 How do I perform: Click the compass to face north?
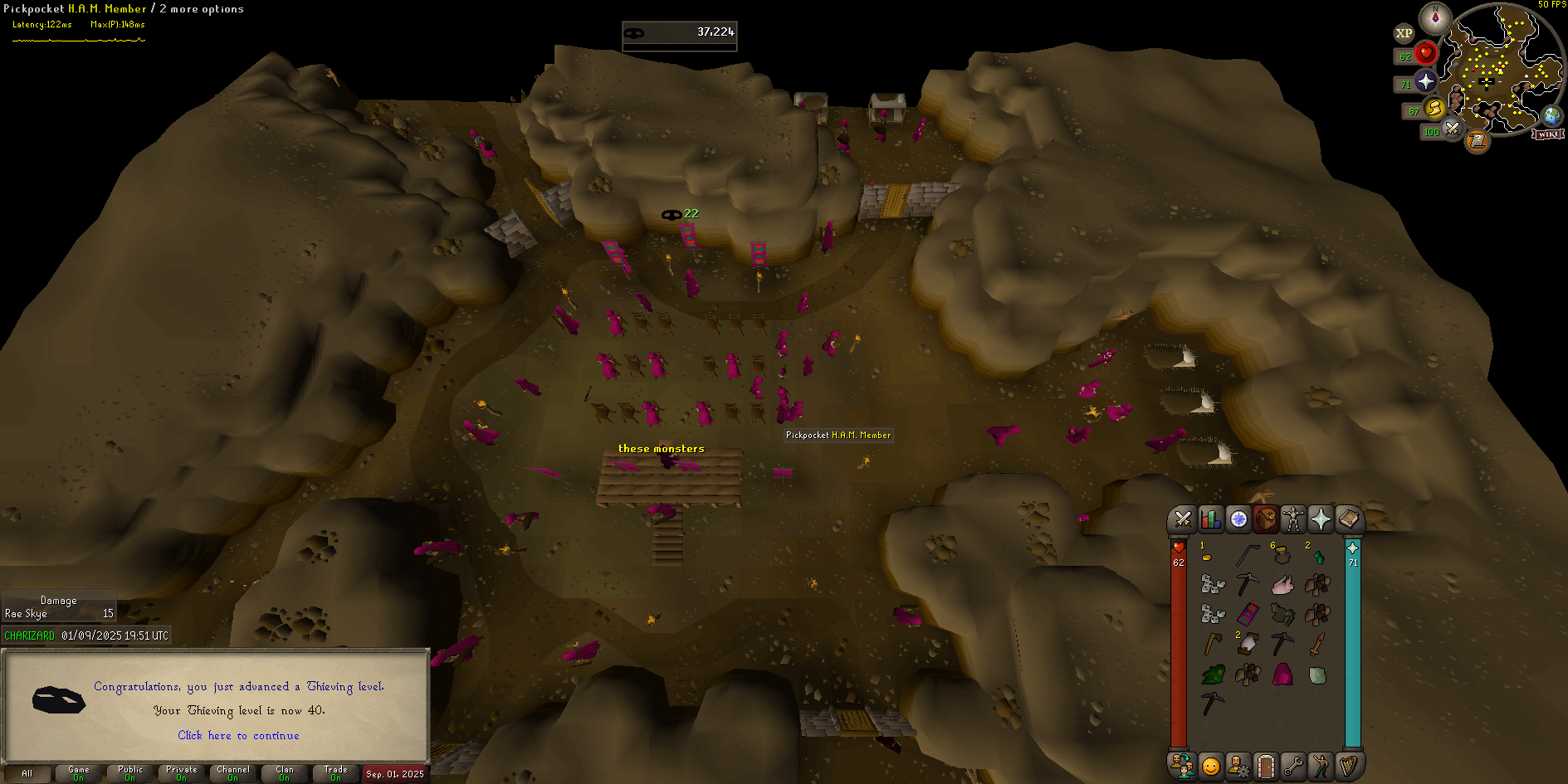coord(1434,17)
